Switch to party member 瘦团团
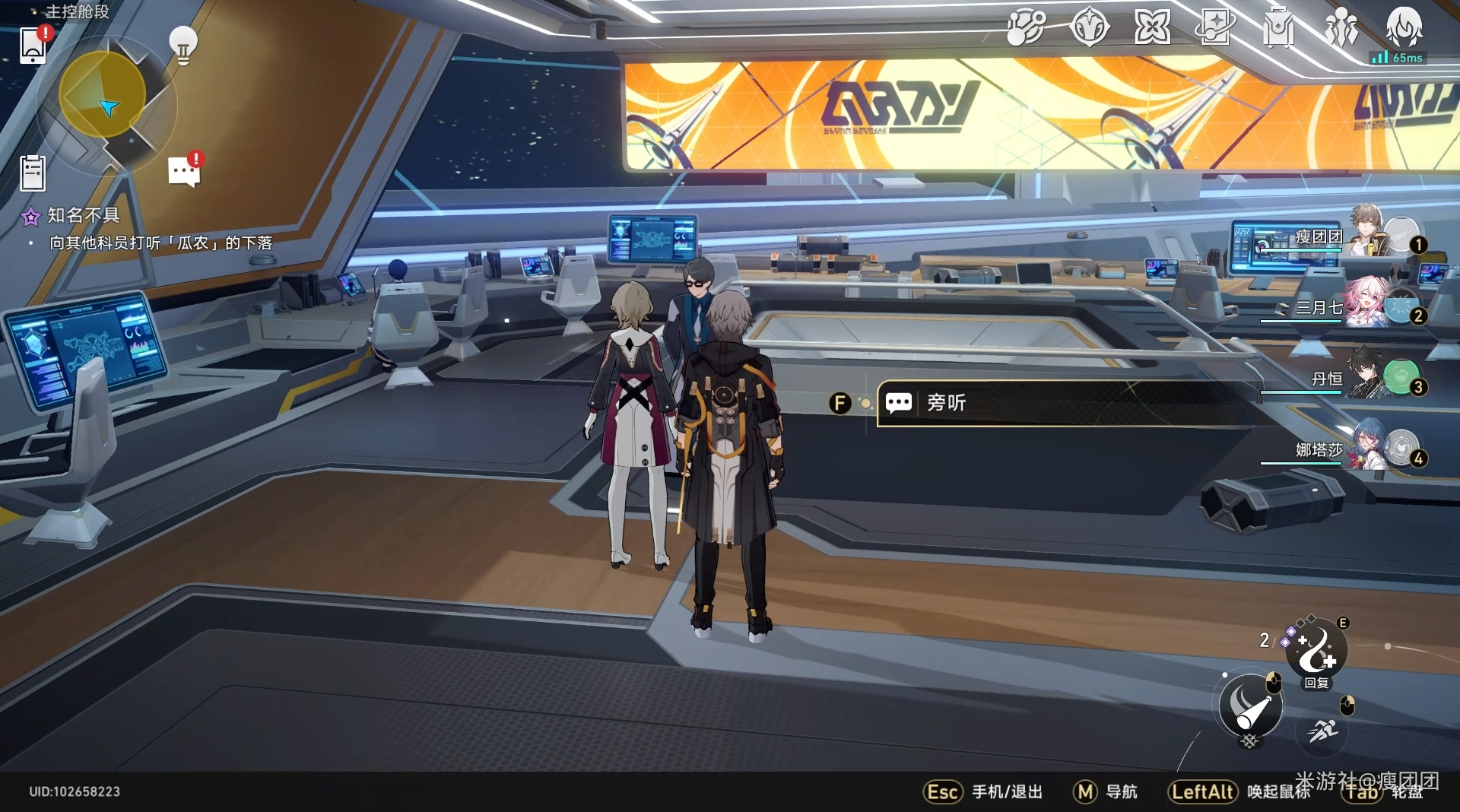 click(x=1369, y=234)
